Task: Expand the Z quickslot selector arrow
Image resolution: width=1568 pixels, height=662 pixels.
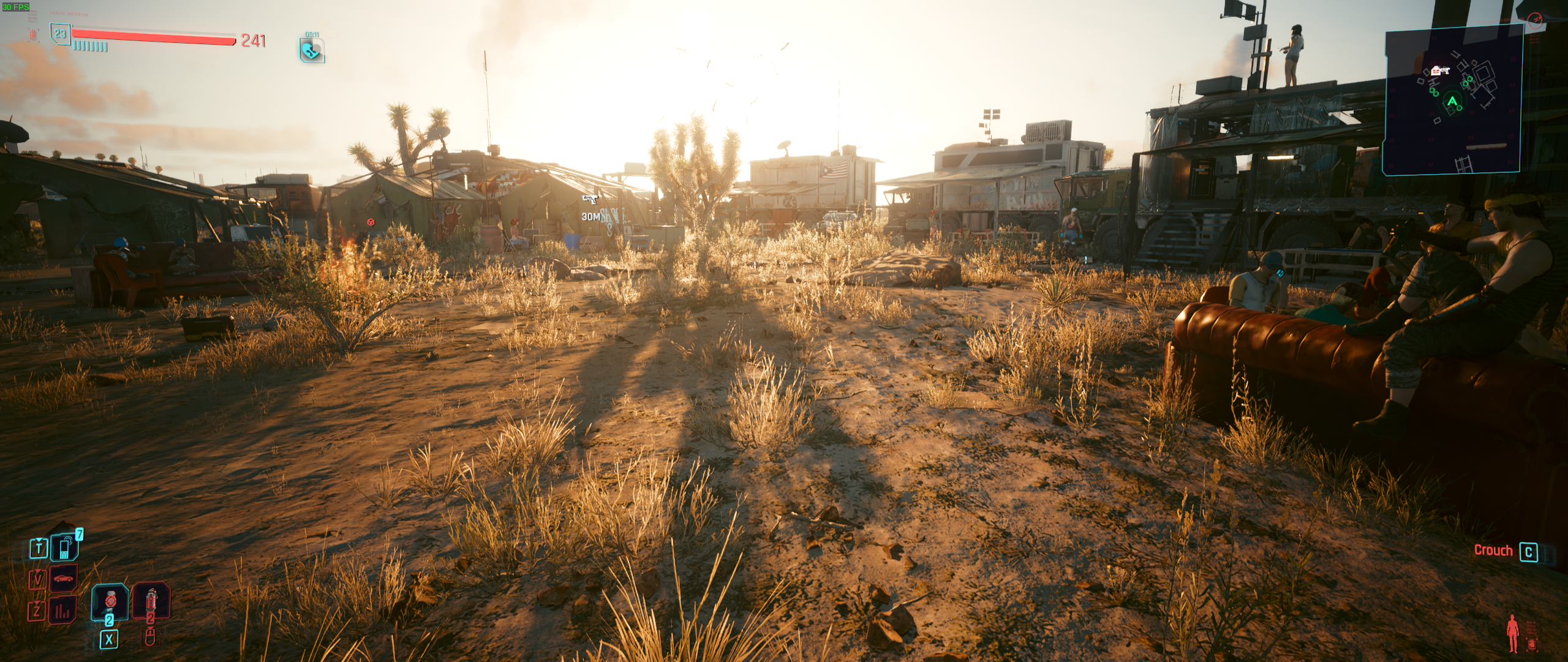Action: click(37, 604)
